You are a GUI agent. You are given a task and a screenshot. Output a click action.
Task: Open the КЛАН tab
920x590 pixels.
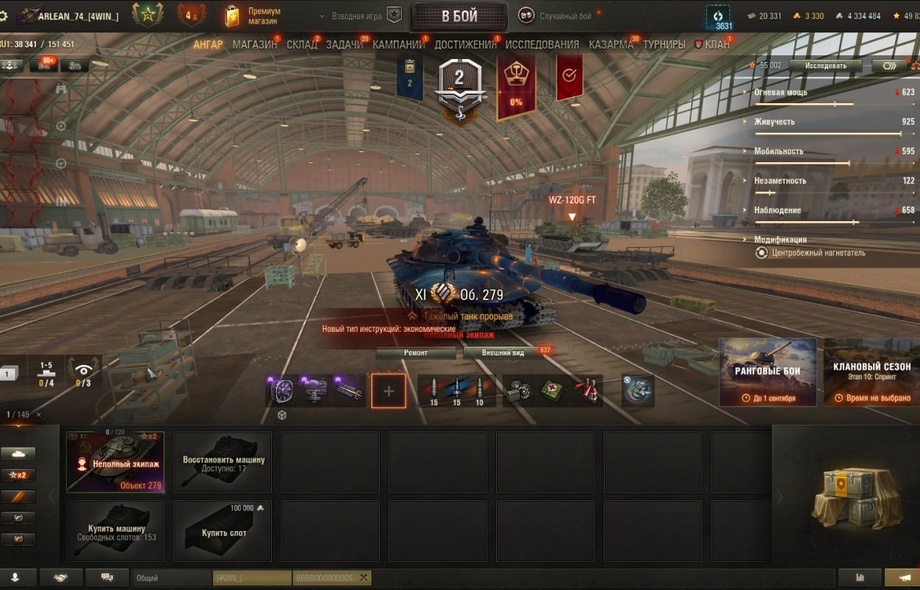[x=716, y=45]
